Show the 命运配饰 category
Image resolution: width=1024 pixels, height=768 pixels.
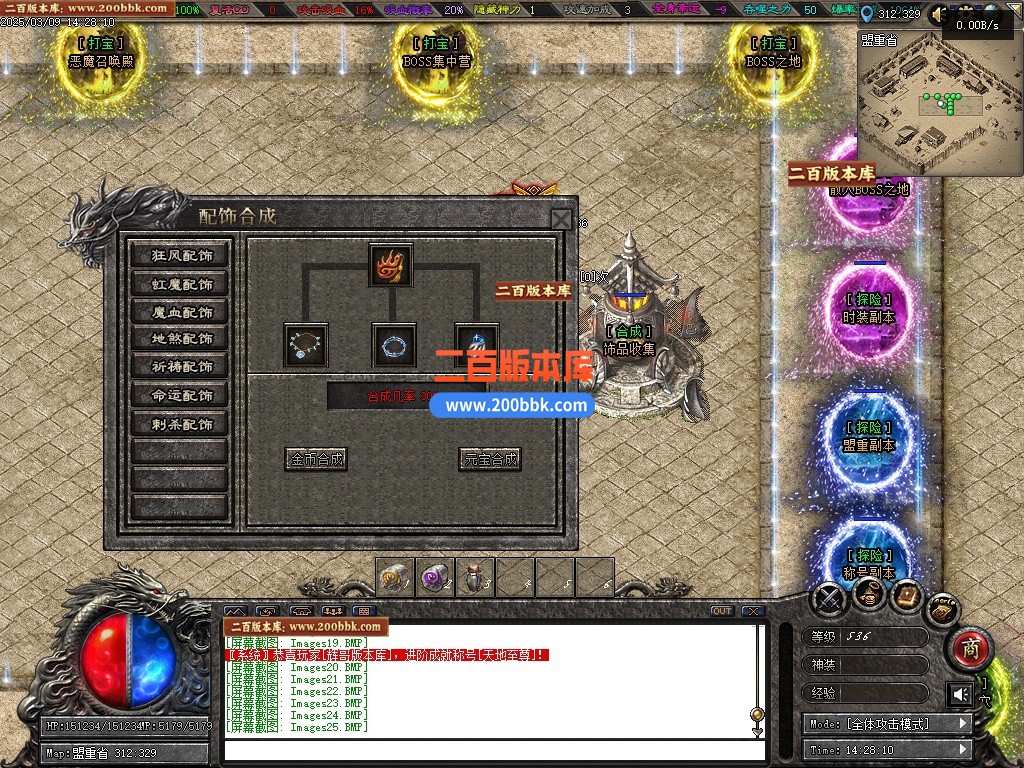click(x=182, y=395)
